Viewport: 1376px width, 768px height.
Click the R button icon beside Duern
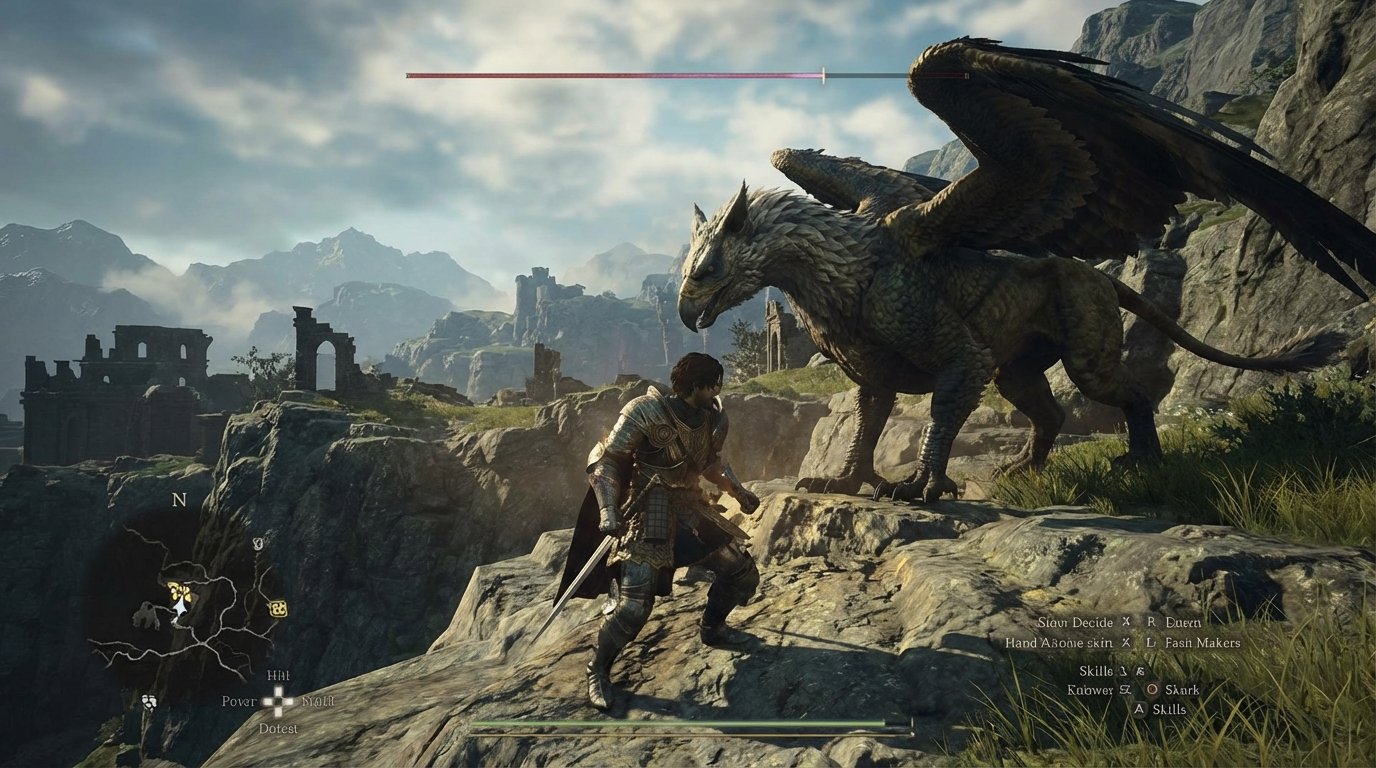[1152, 621]
